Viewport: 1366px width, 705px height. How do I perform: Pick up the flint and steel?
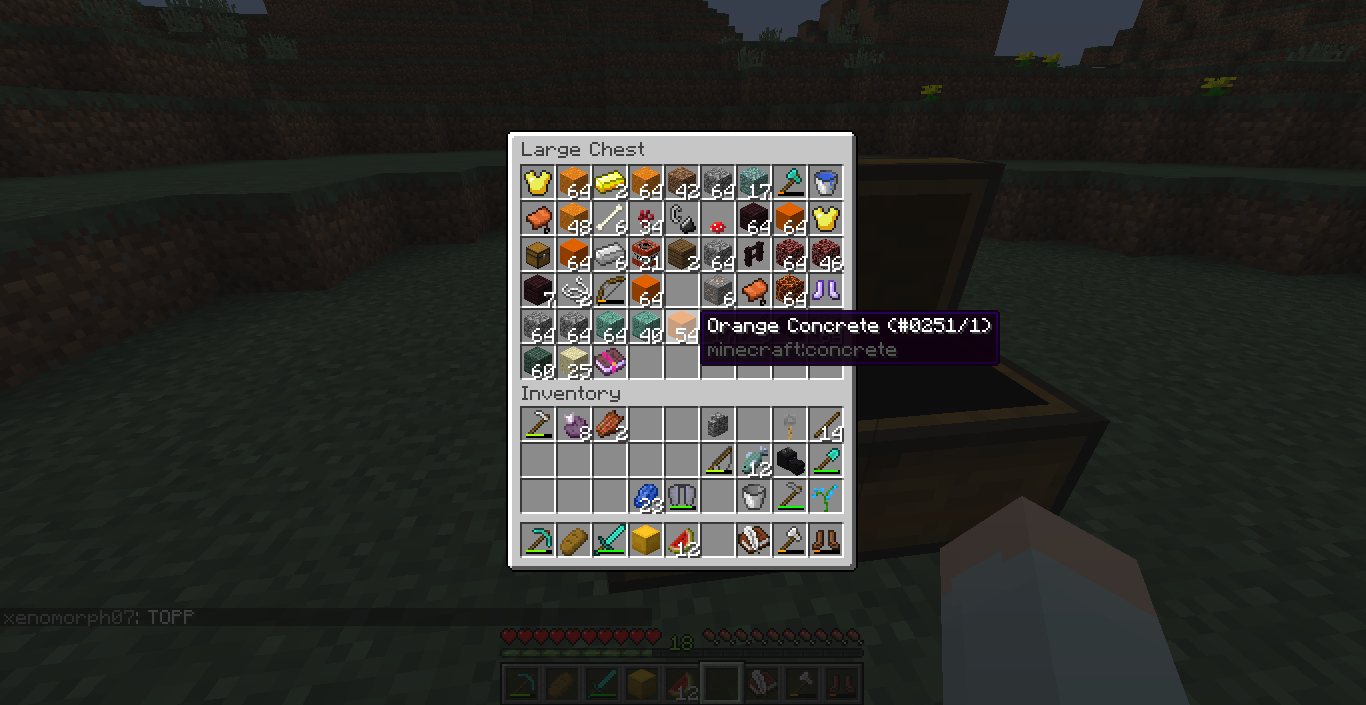(x=681, y=219)
